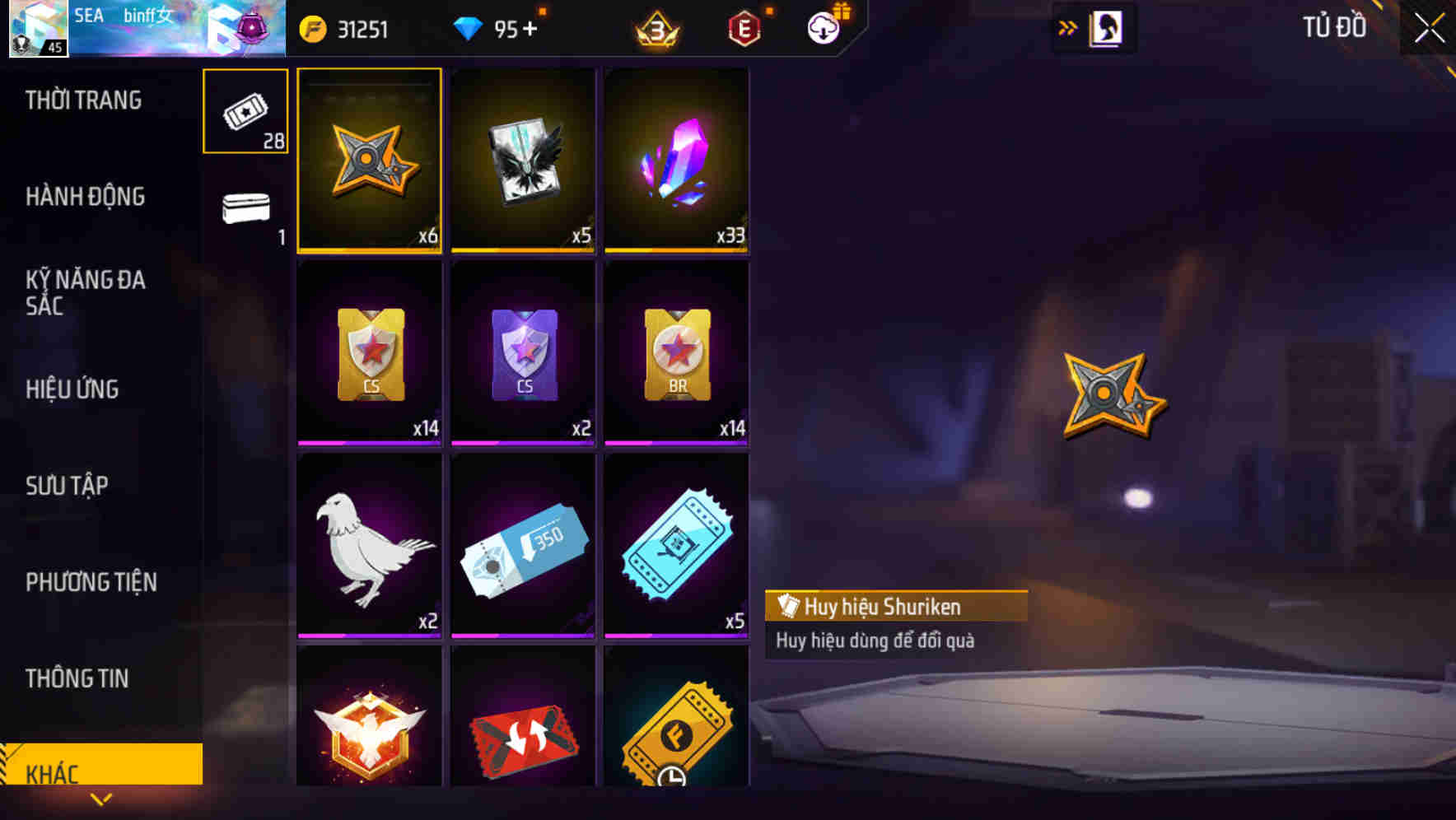1456x820 pixels.
Task: Expand the sidebar with the bottom chevron
Action: click(x=102, y=799)
